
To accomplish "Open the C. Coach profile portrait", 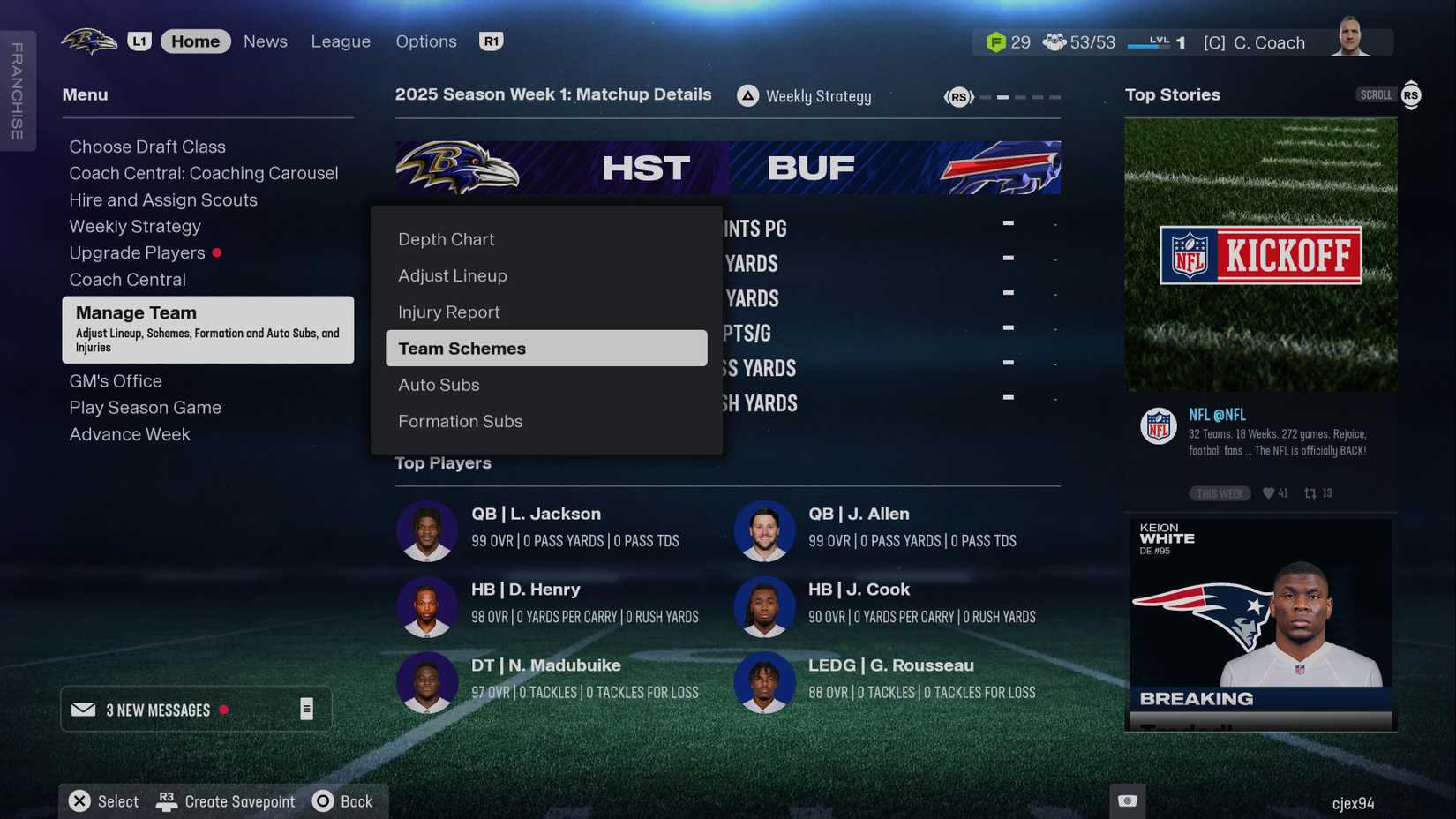I will coord(1349,37).
